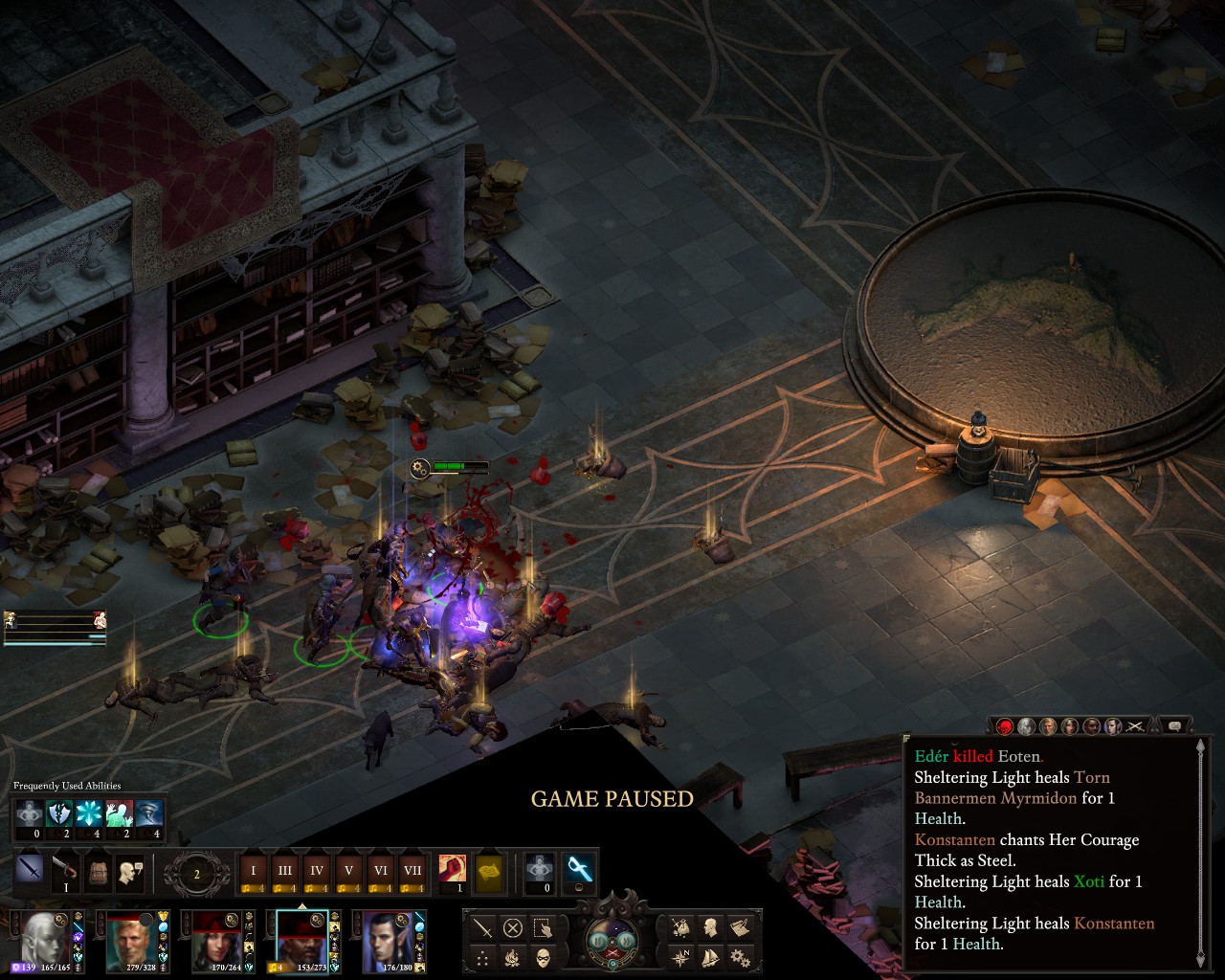Viewport: 1225px width, 980px height.
Task: Open the chant level IV abilities
Action: click(317, 872)
